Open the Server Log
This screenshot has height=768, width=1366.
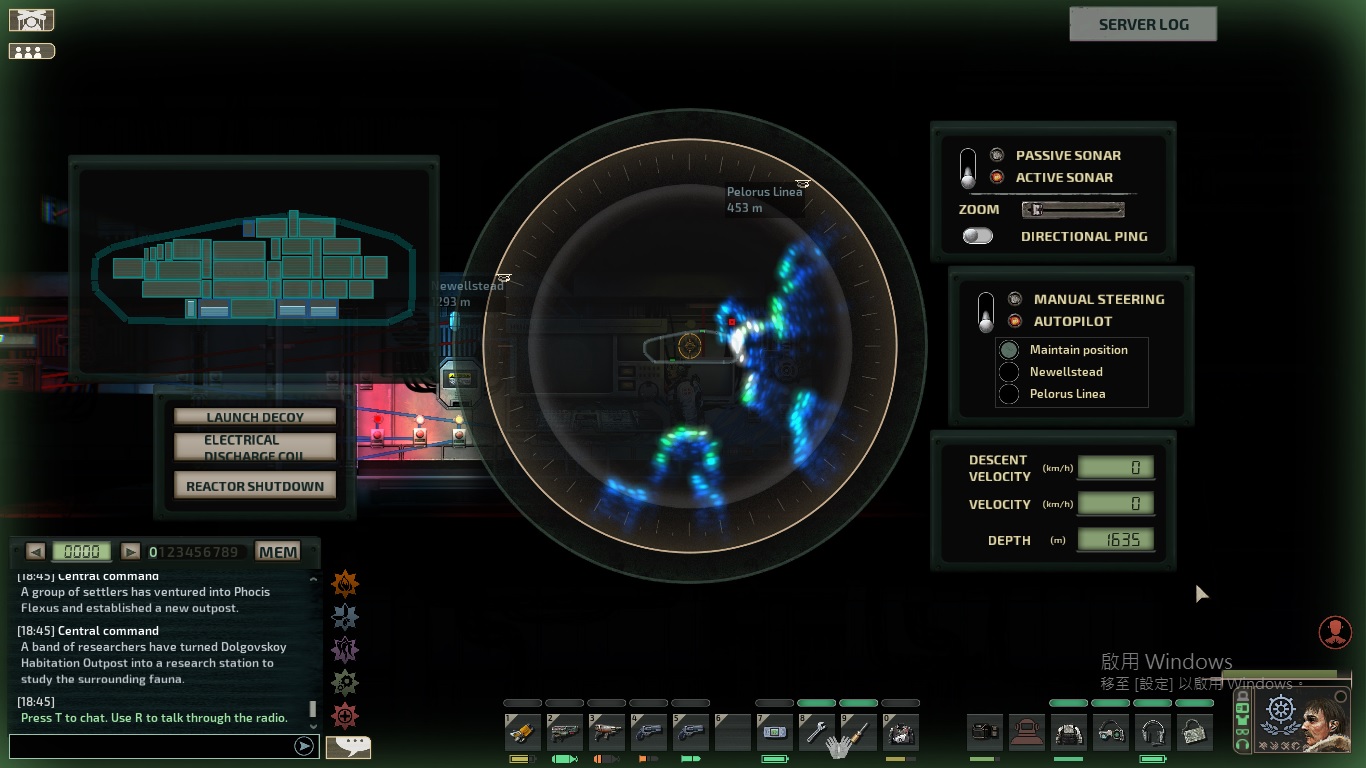(x=1143, y=23)
